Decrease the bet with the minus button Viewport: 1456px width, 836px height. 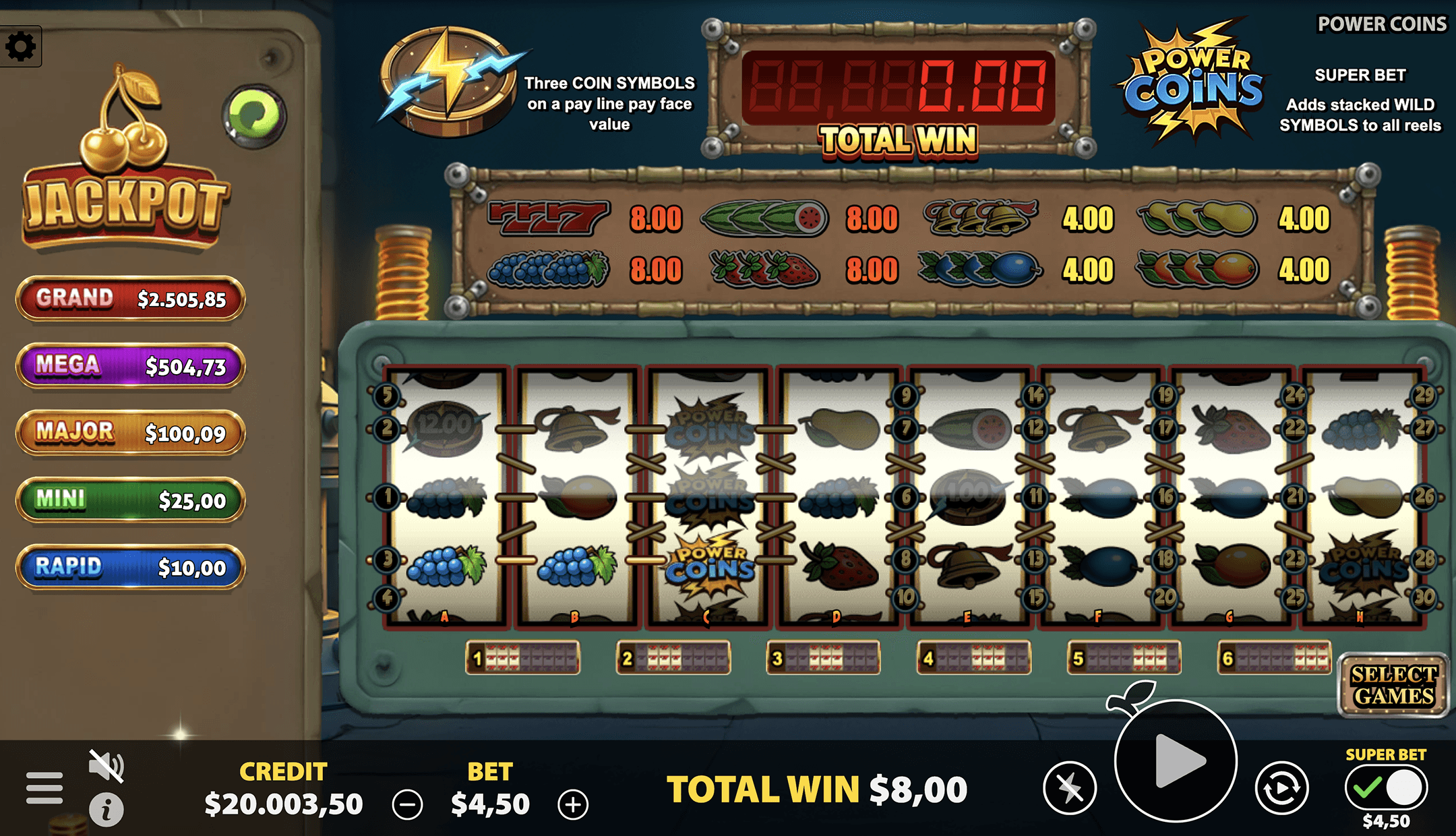click(x=409, y=803)
